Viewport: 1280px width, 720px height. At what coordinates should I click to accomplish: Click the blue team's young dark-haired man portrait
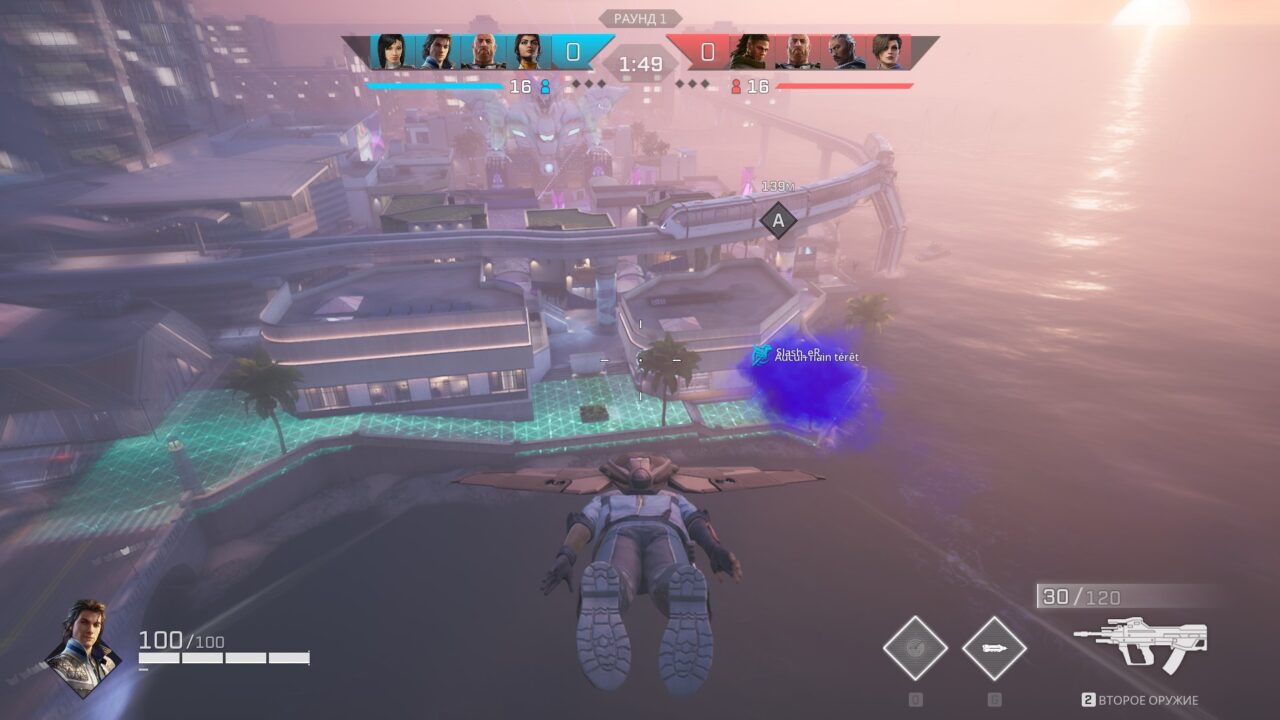click(437, 52)
